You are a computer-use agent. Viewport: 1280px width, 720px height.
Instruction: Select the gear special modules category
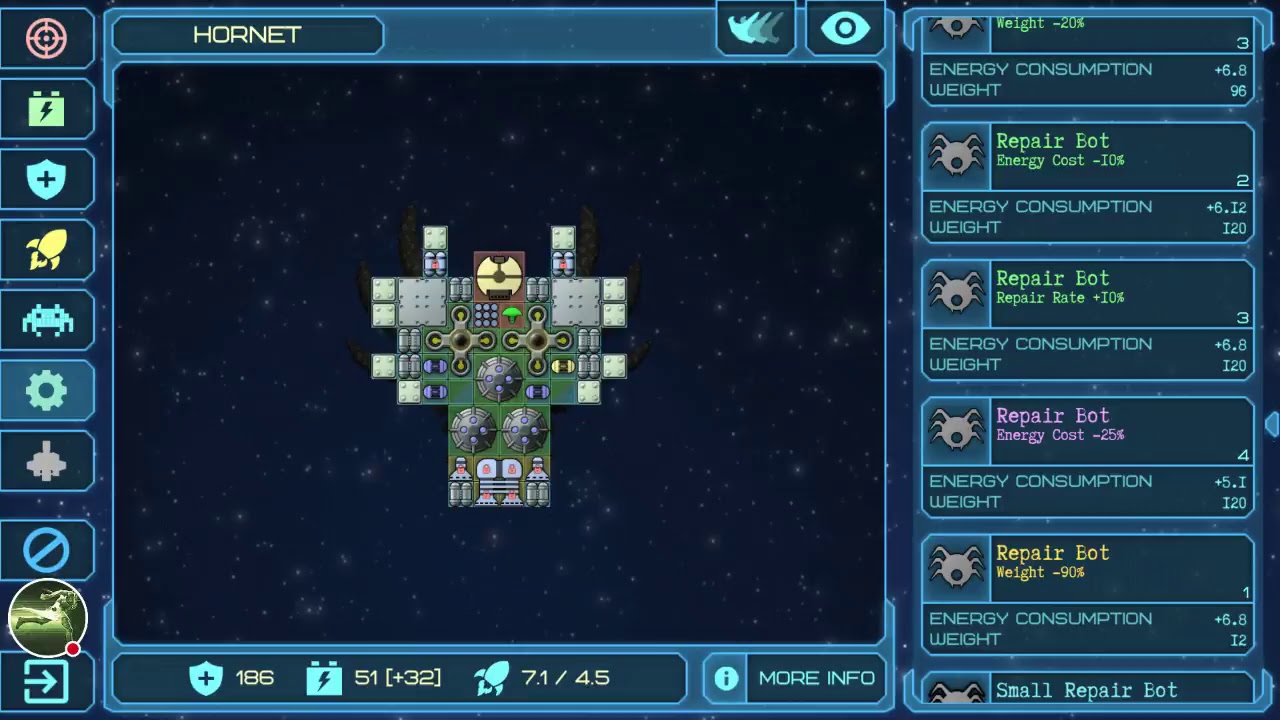click(46, 390)
